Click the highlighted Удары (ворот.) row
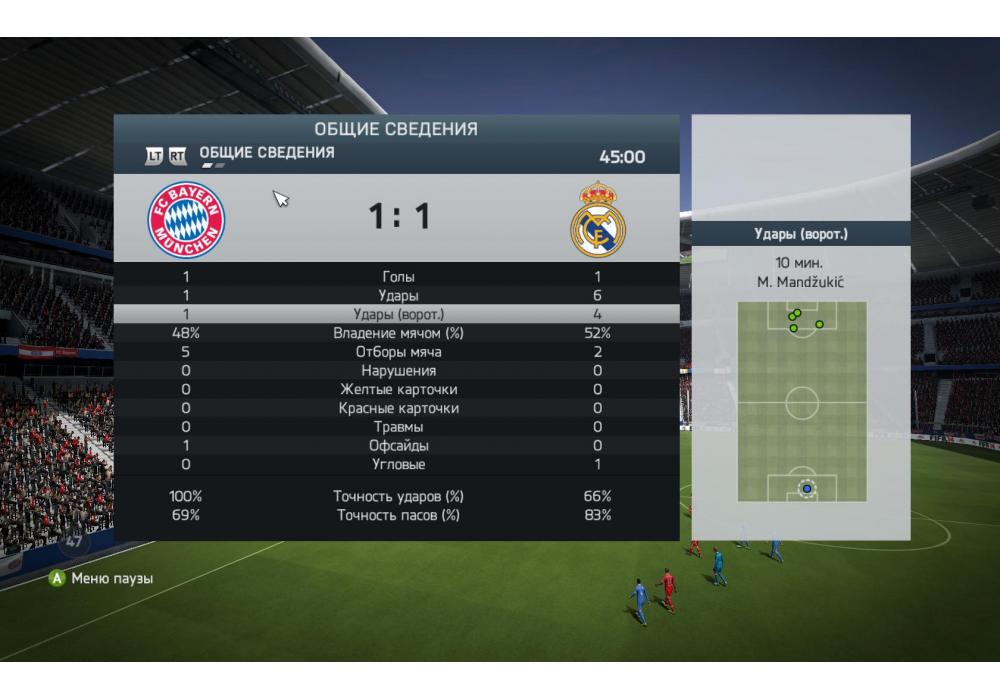The image size is (1000, 700). [x=397, y=315]
